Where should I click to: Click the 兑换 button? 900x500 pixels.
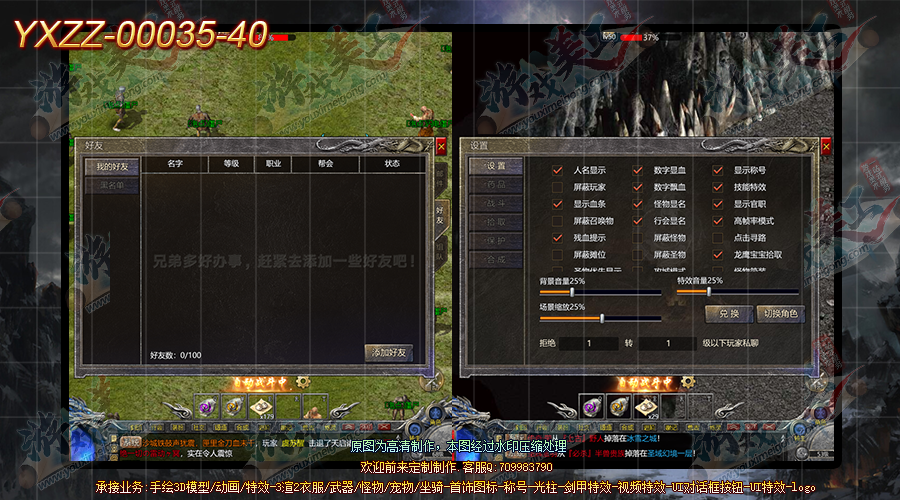[728, 314]
